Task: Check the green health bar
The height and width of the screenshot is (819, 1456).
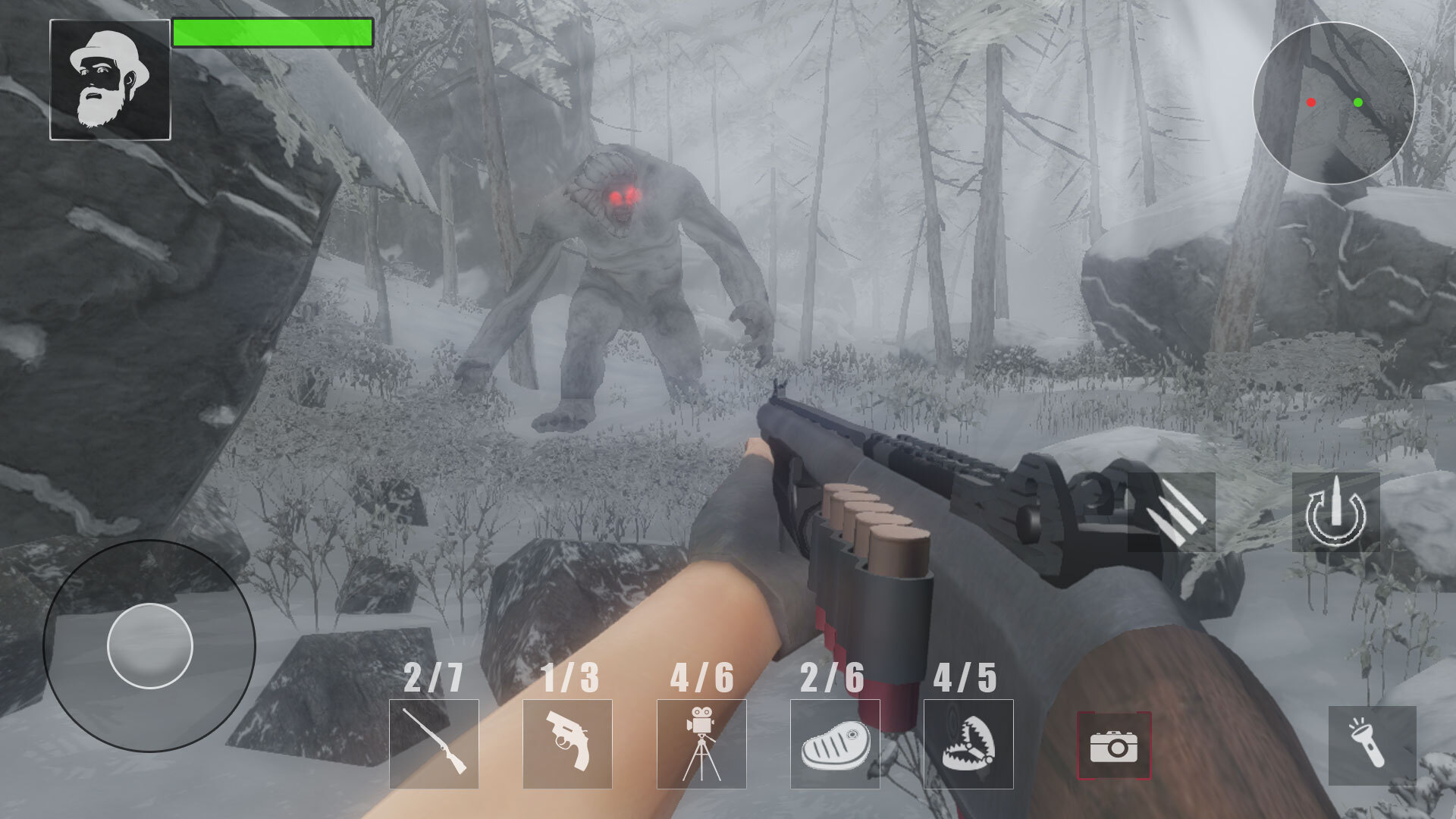Action: [x=273, y=32]
